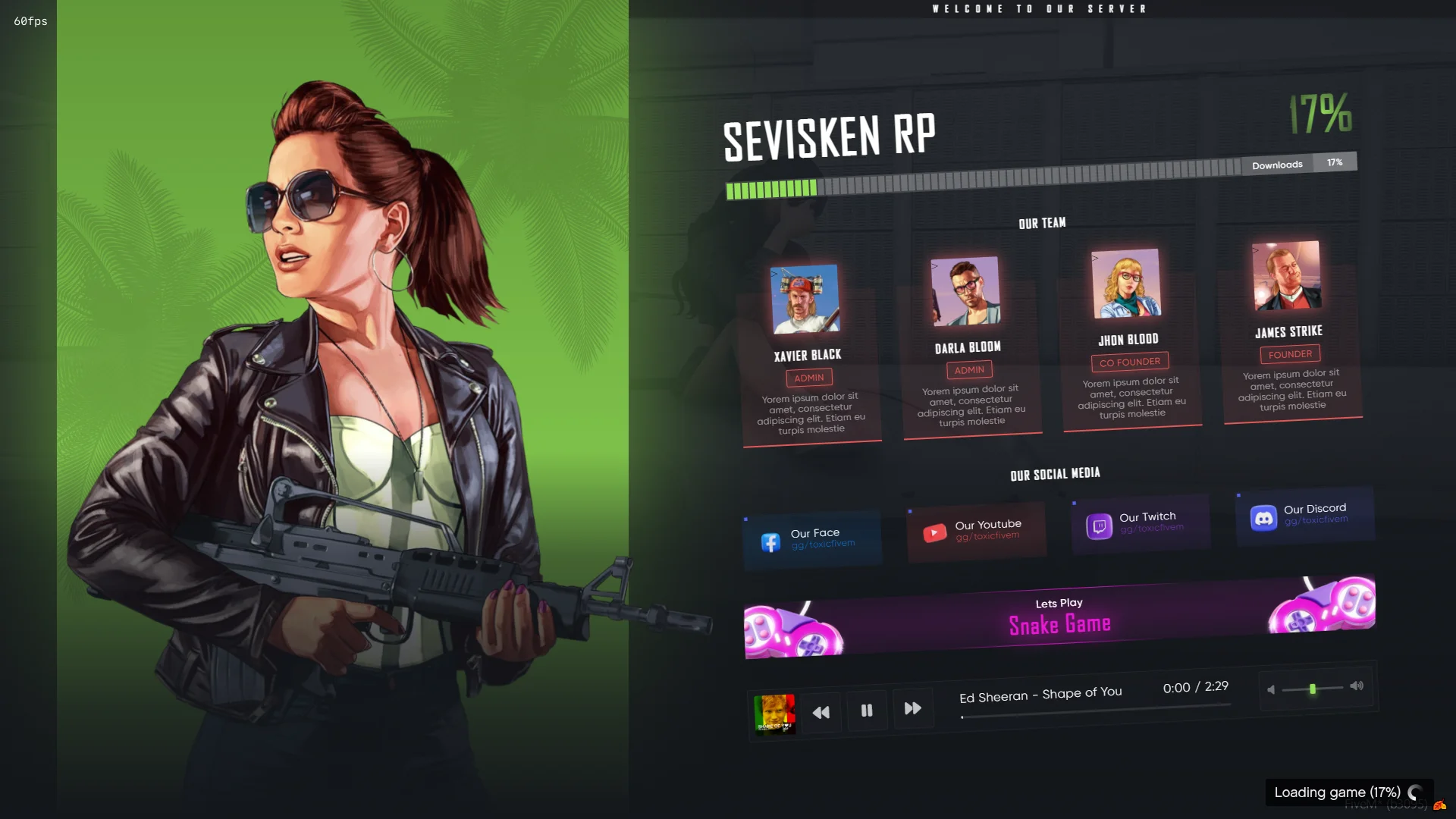The height and width of the screenshot is (819, 1456).
Task: Click the music volume slider
Action: pyautogui.click(x=1313, y=689)
